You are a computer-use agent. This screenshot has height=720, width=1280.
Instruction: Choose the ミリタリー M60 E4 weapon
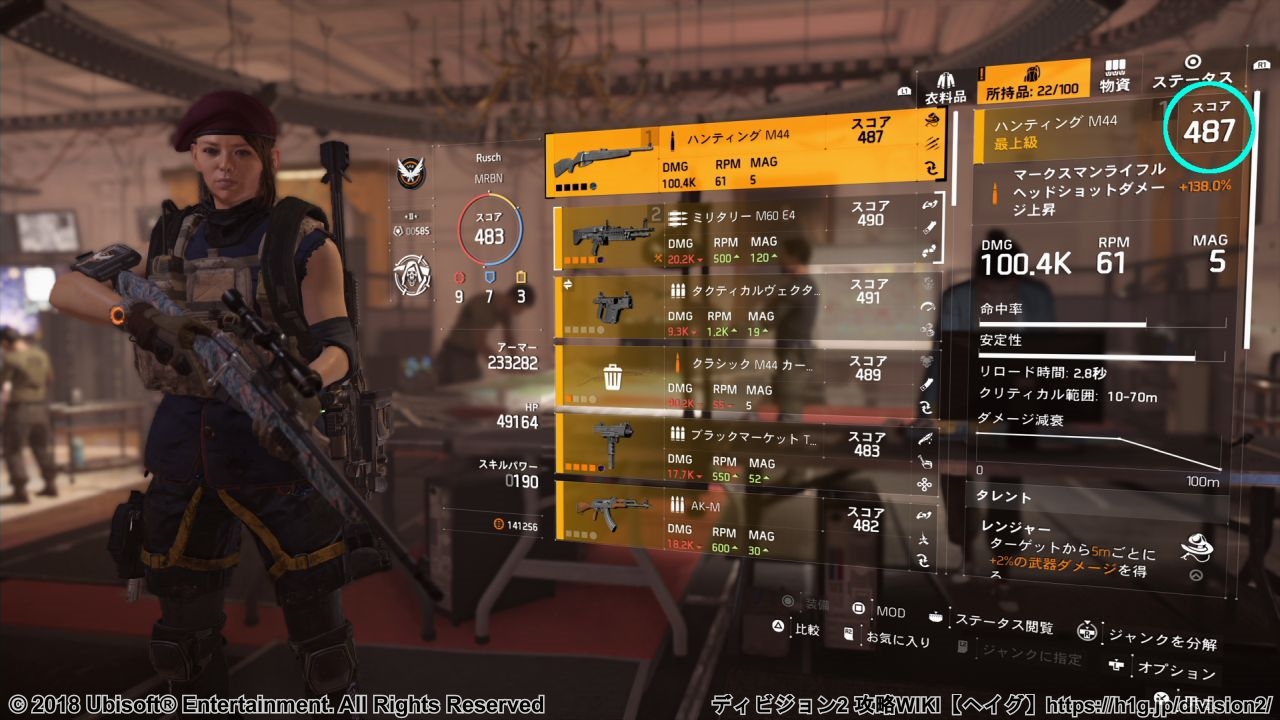[734, 235]
